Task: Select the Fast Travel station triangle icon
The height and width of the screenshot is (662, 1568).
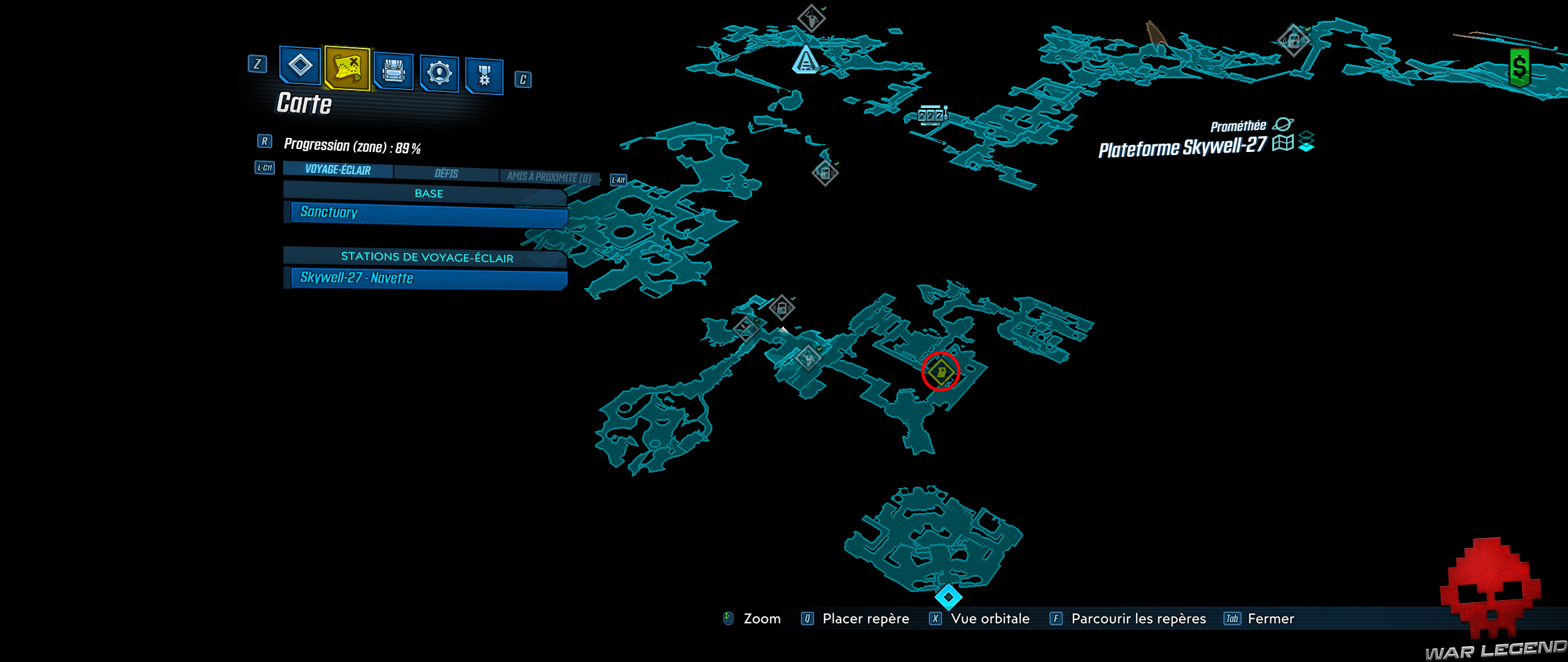Action: (805, 61)
